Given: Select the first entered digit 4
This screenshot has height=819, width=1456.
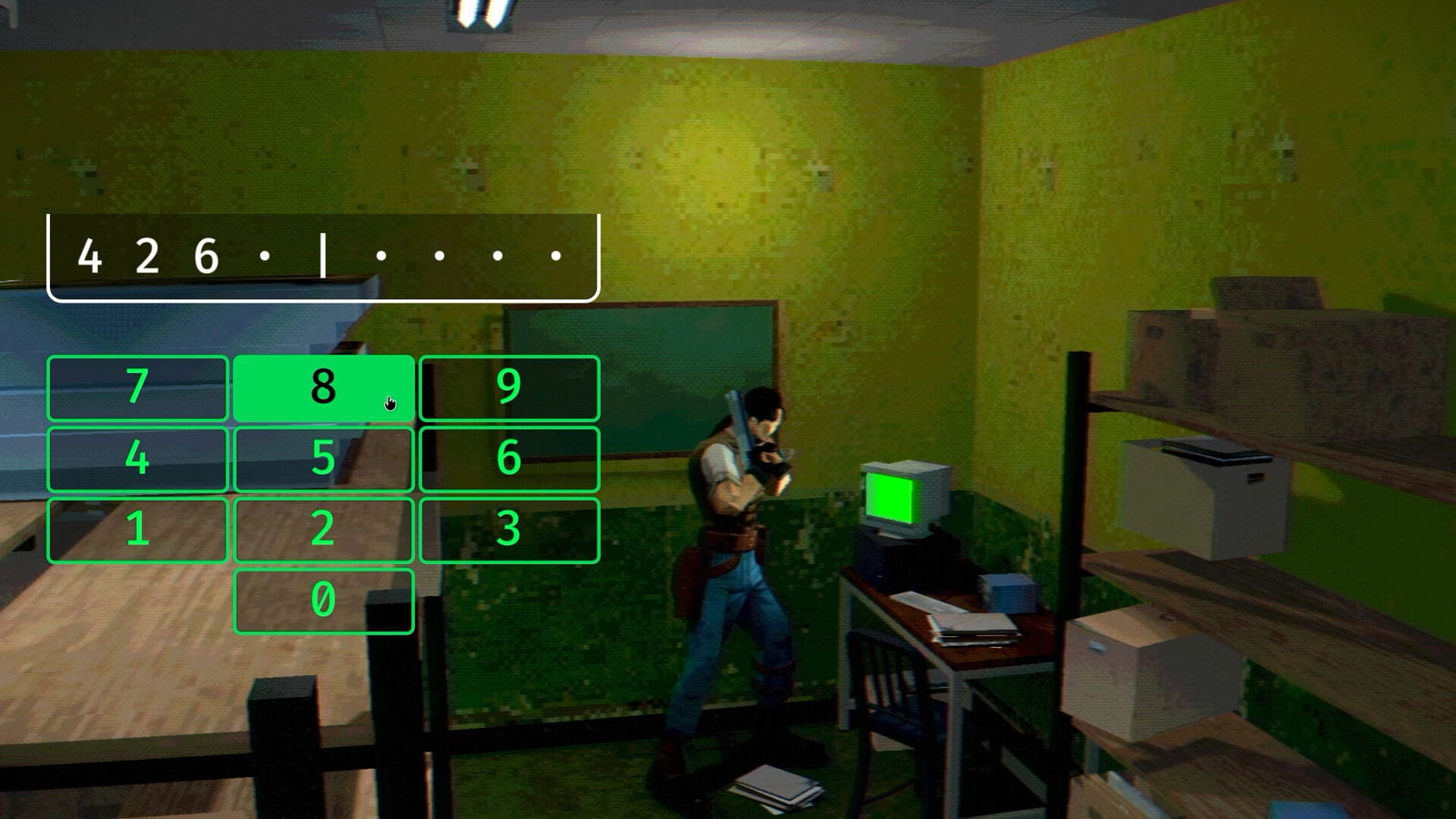Looking at the screenshot, I should point(88,253).
